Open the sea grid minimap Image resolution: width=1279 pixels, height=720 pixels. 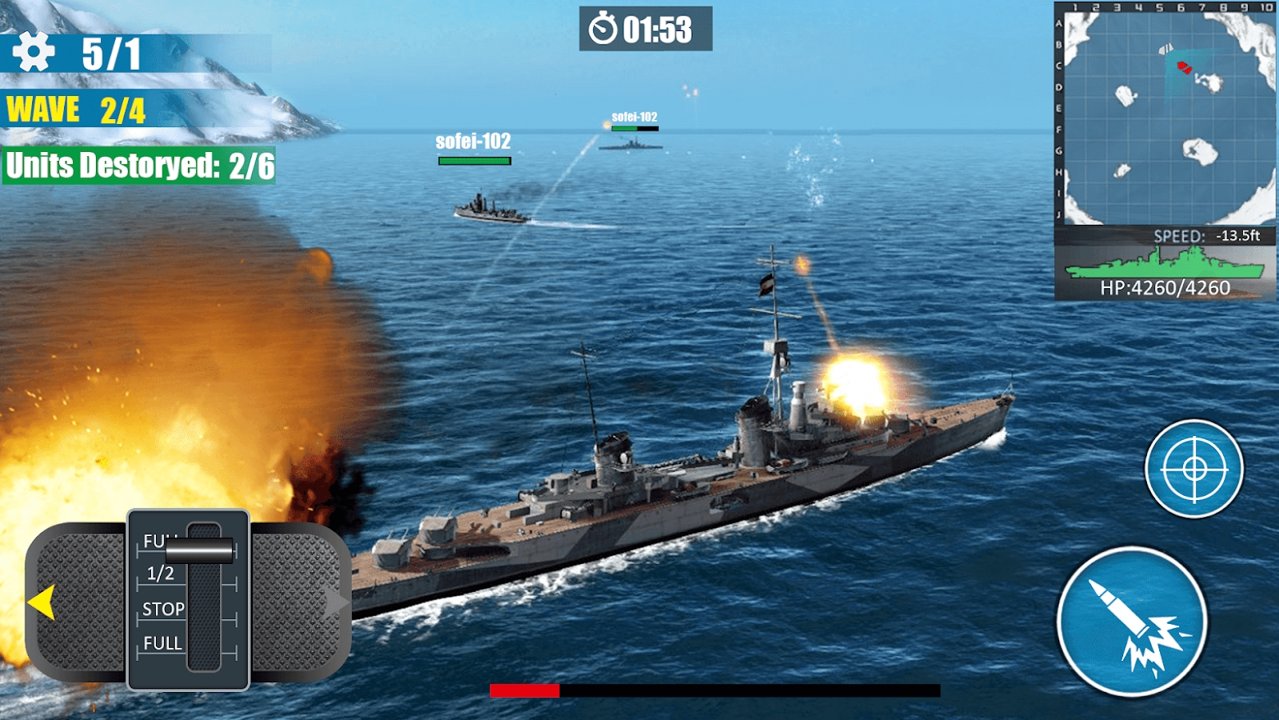[1163, 116]
